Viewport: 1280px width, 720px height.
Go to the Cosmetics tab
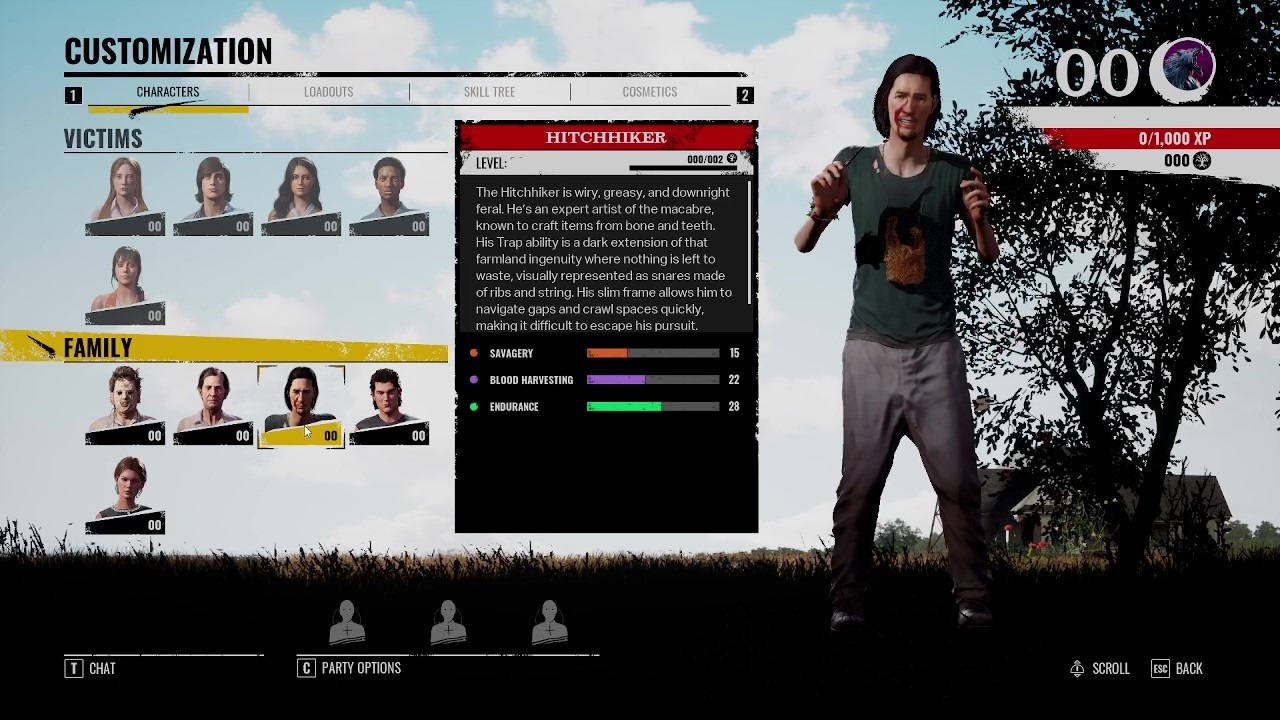pyautogui.click(x=649, y=92)
